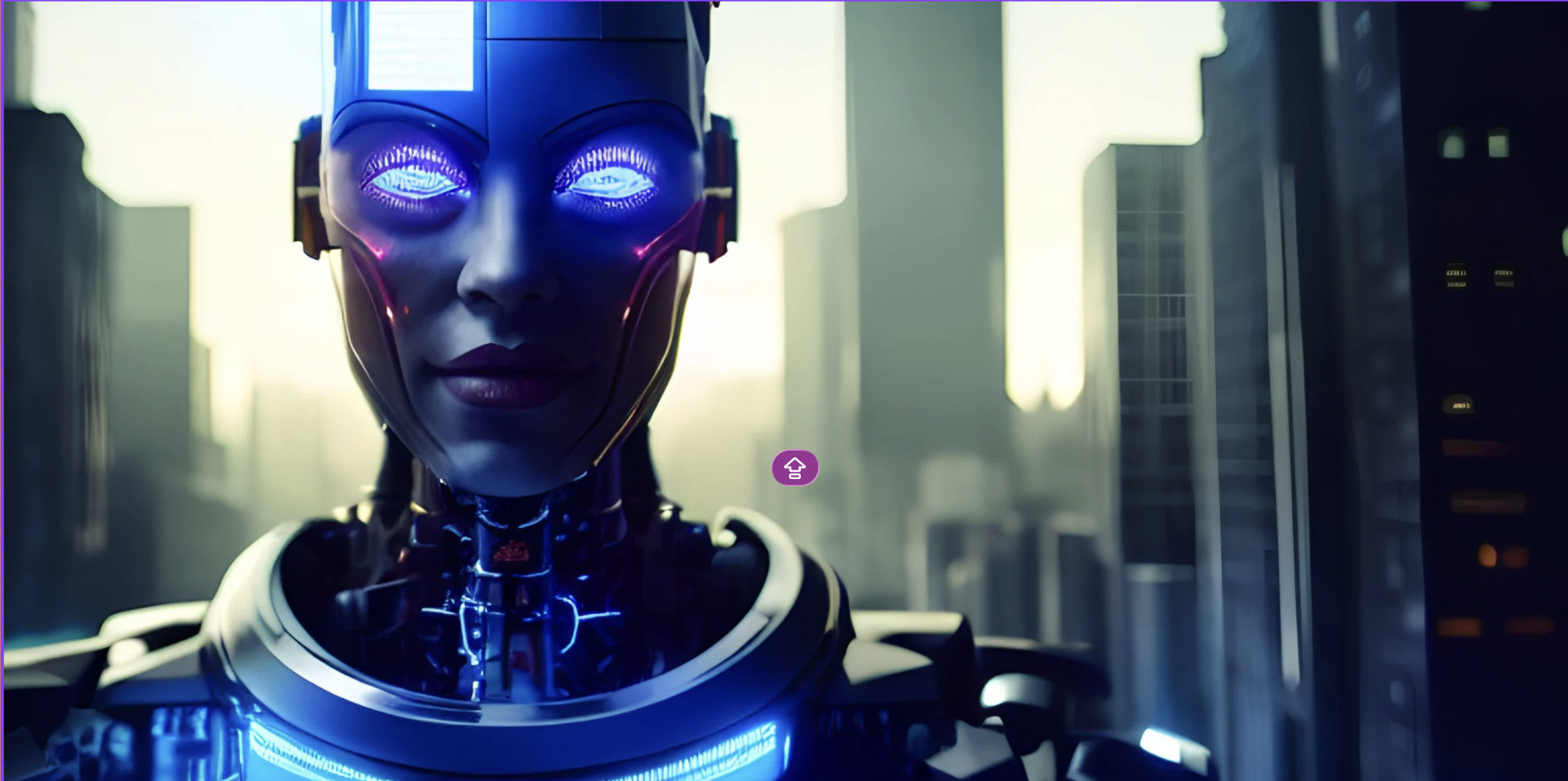Click the glowing left eye of the robot

(x=411, y=176)
